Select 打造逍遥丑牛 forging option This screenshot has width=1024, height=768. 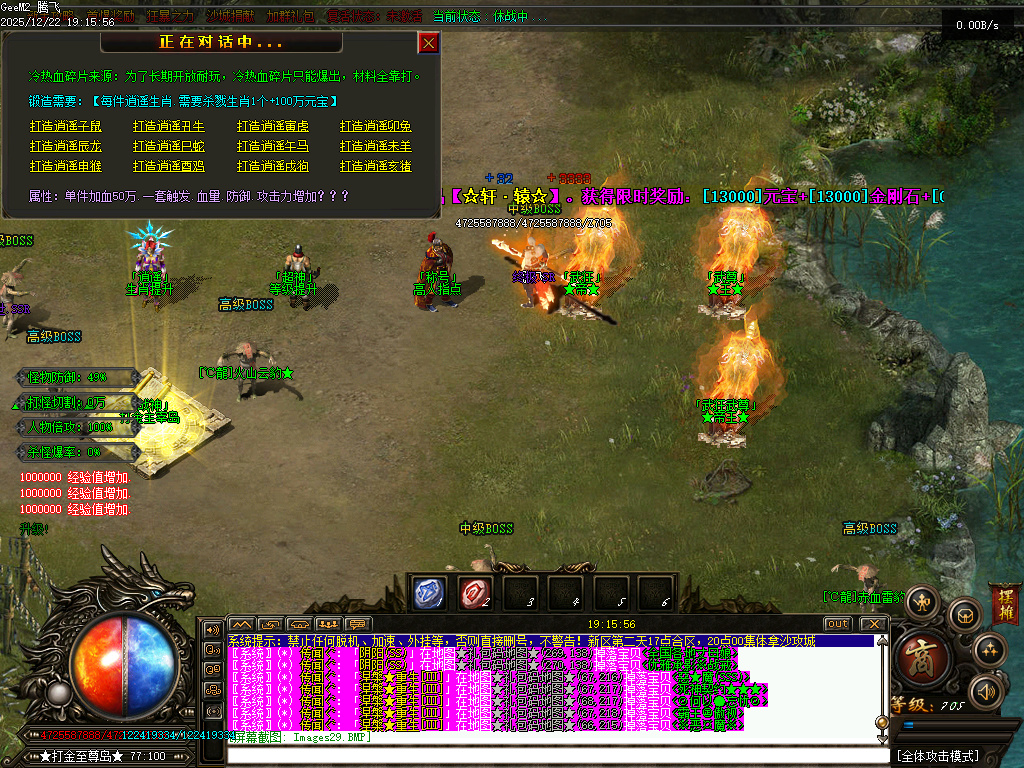169,127
